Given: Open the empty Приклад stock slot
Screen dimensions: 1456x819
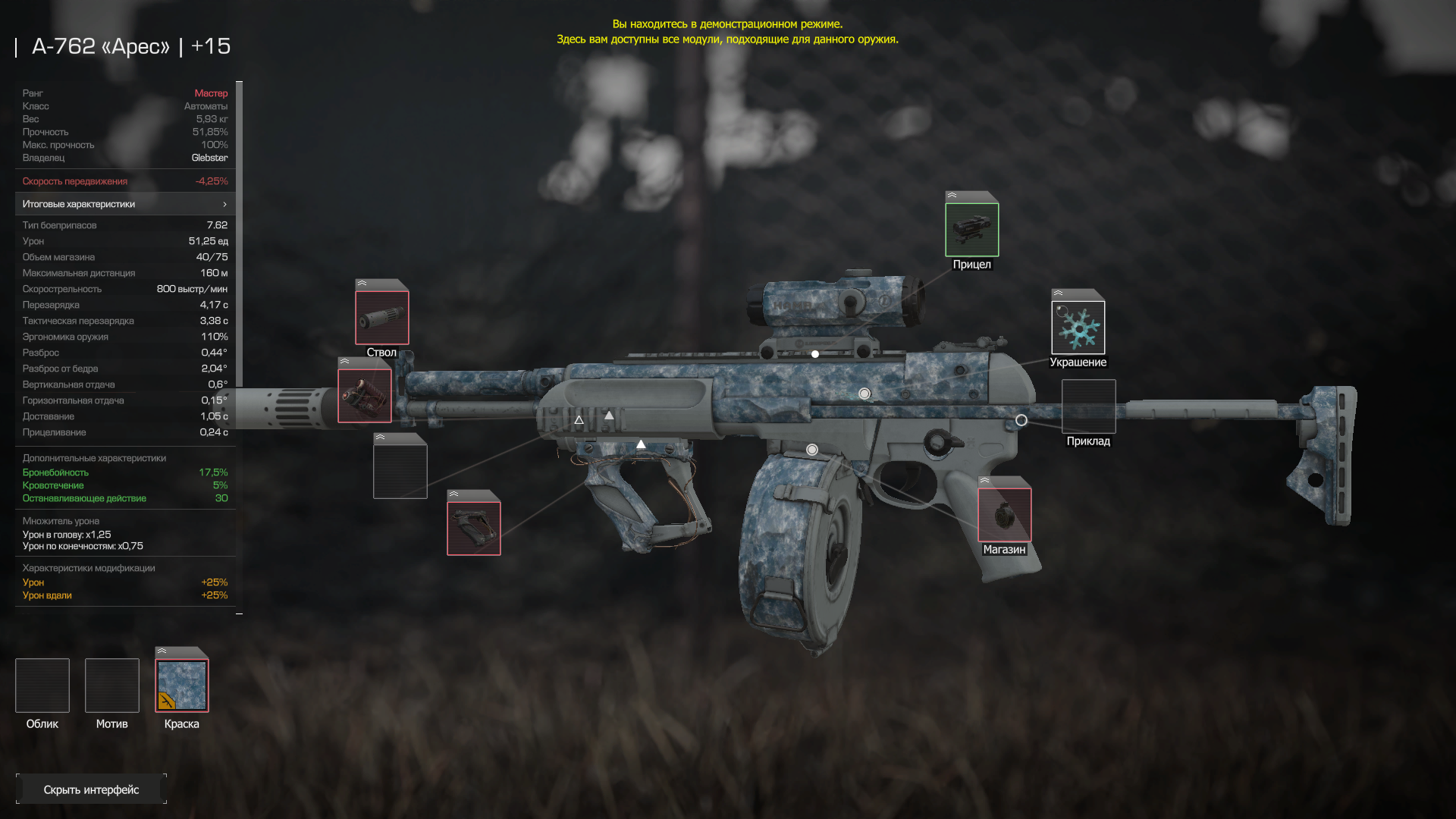Looking at the screenshot, I should (1088, 406).
